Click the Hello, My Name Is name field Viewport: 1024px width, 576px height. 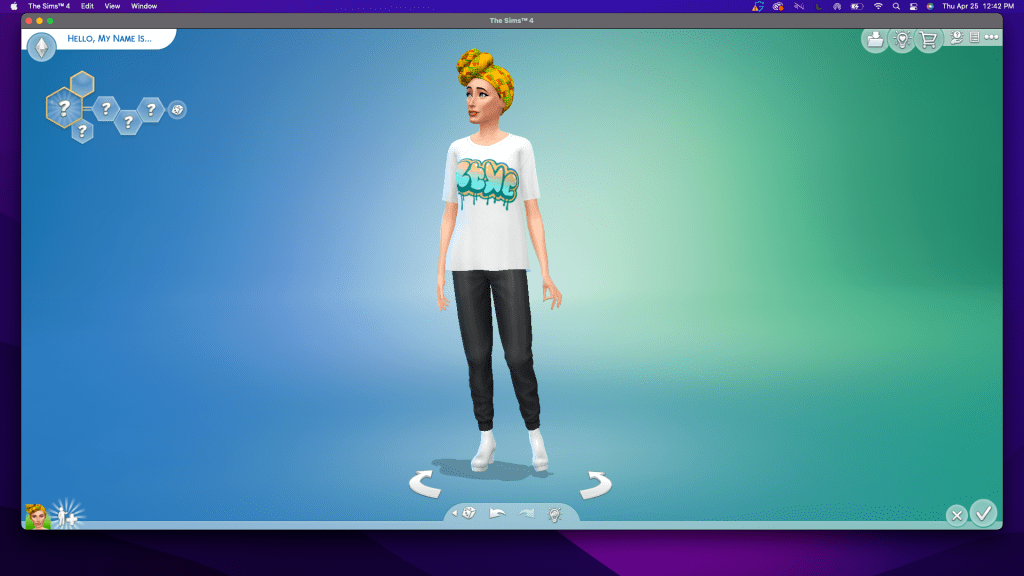(x=110, y=39)
